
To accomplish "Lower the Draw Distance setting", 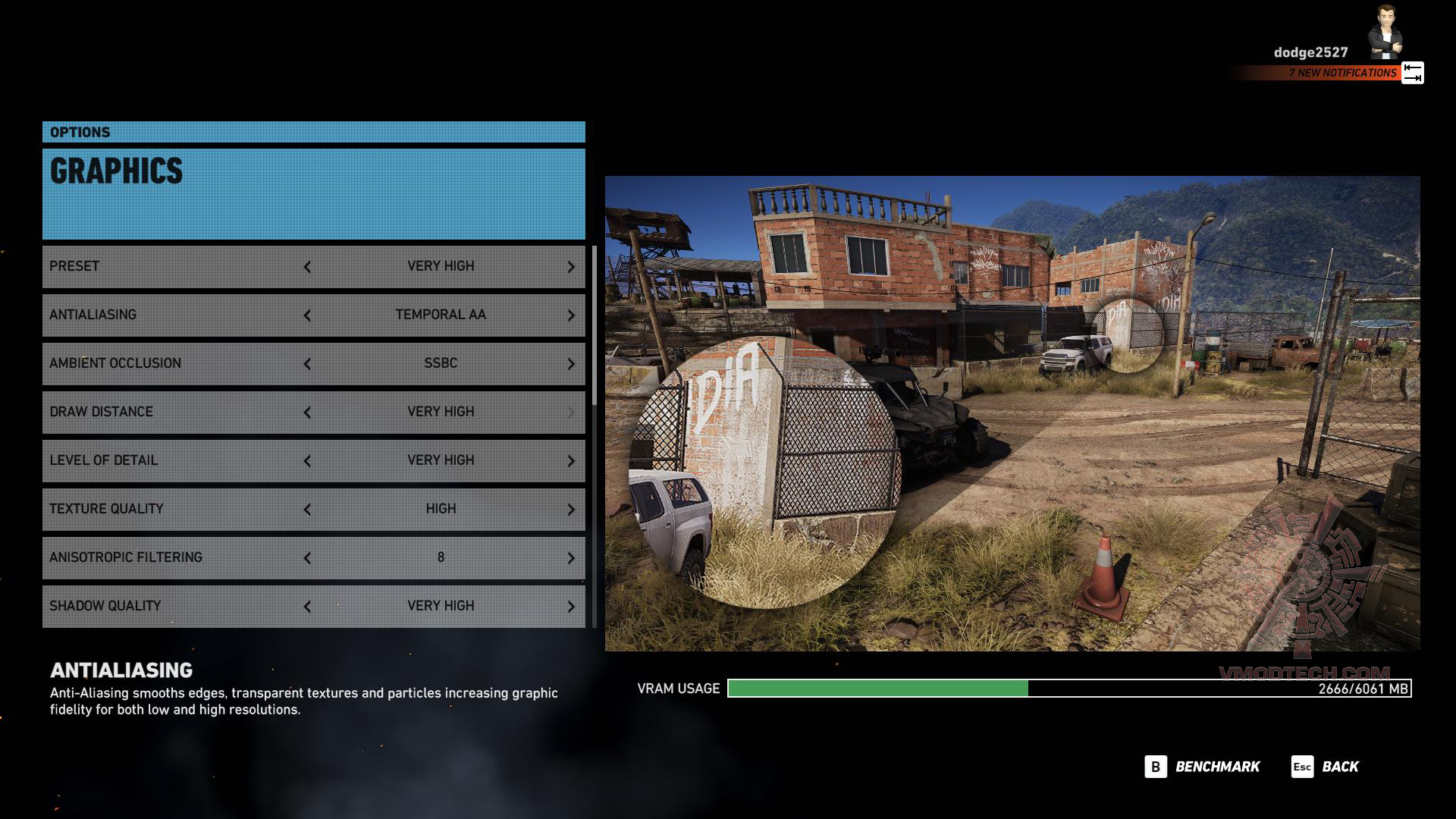I will click(307, 413).
